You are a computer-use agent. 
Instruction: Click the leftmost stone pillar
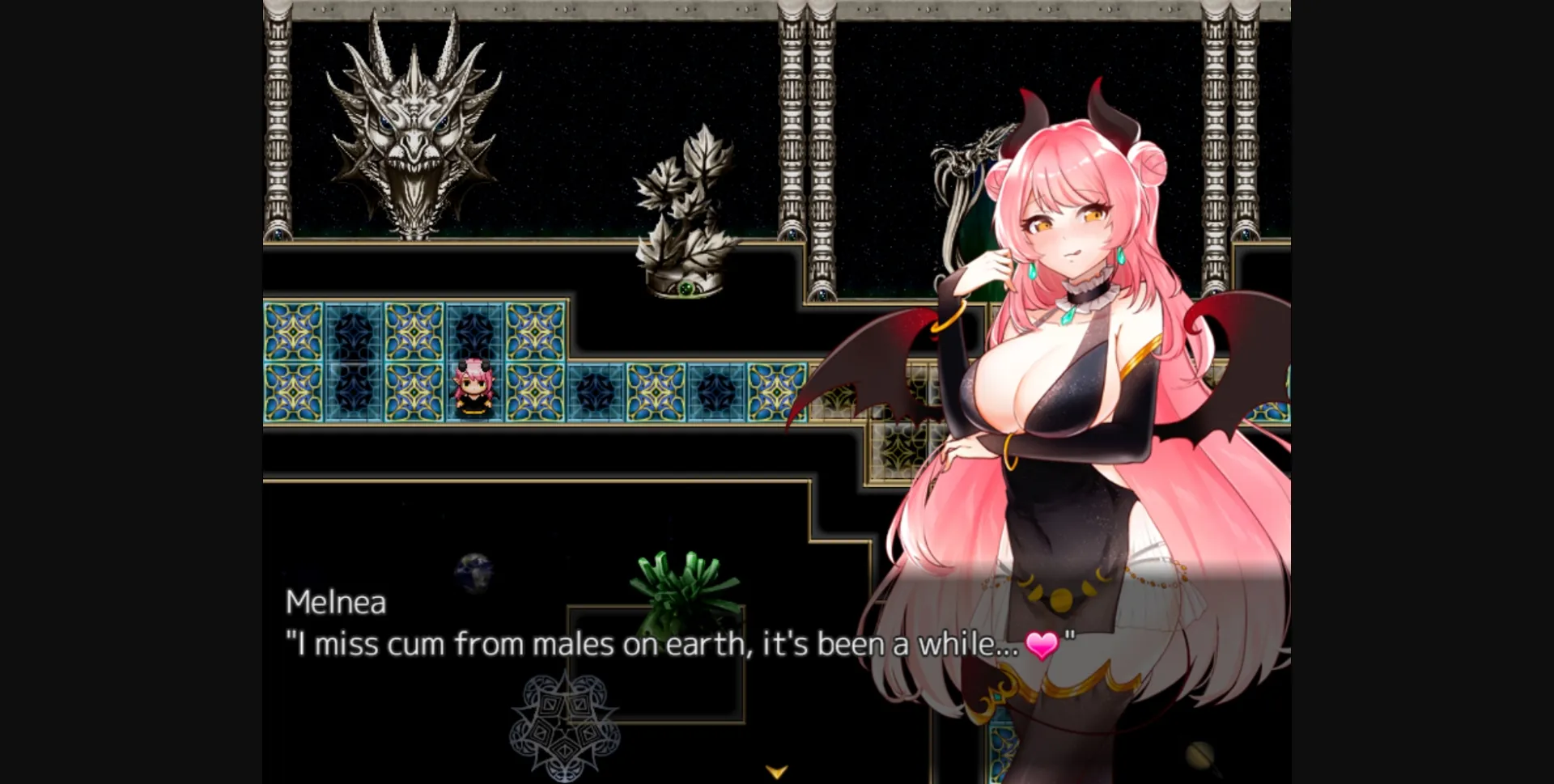pos(278,121)
